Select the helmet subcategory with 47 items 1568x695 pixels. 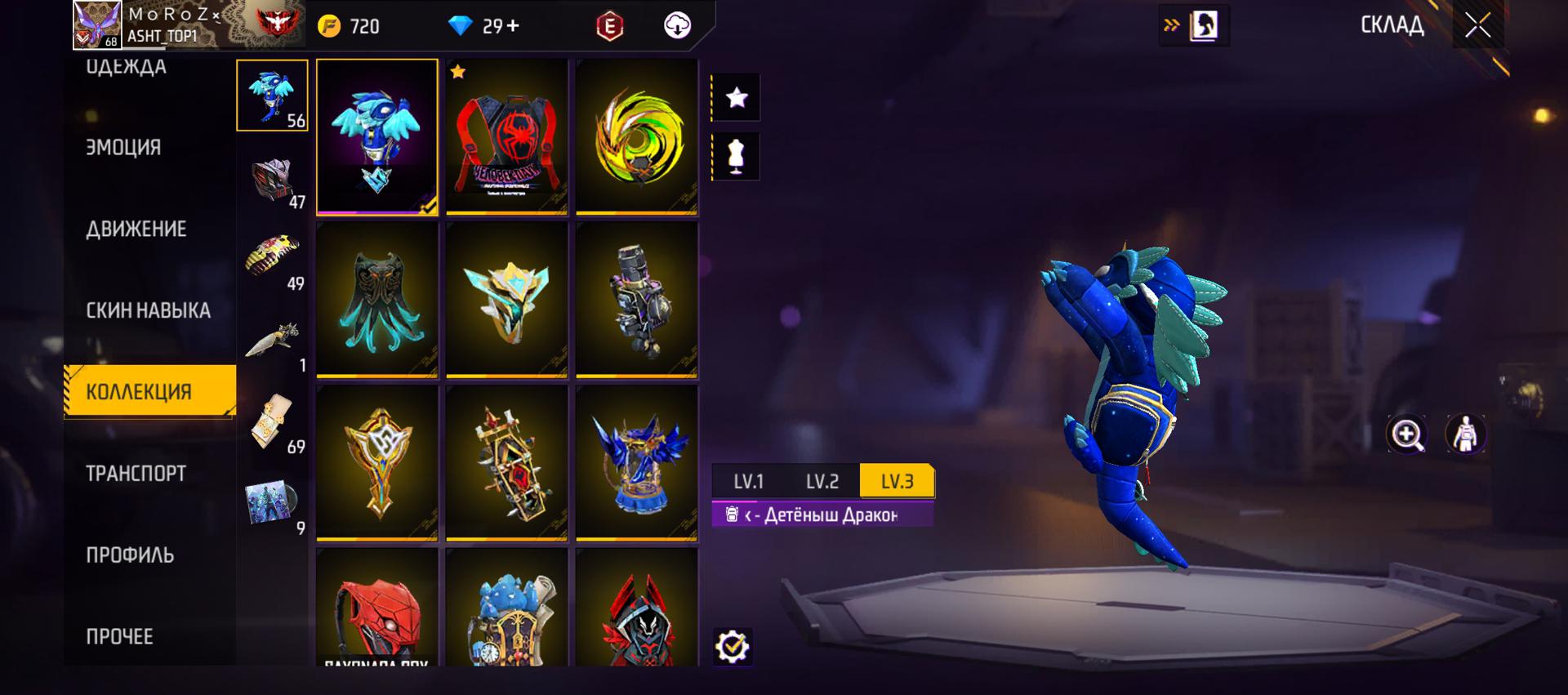point(272,179)
